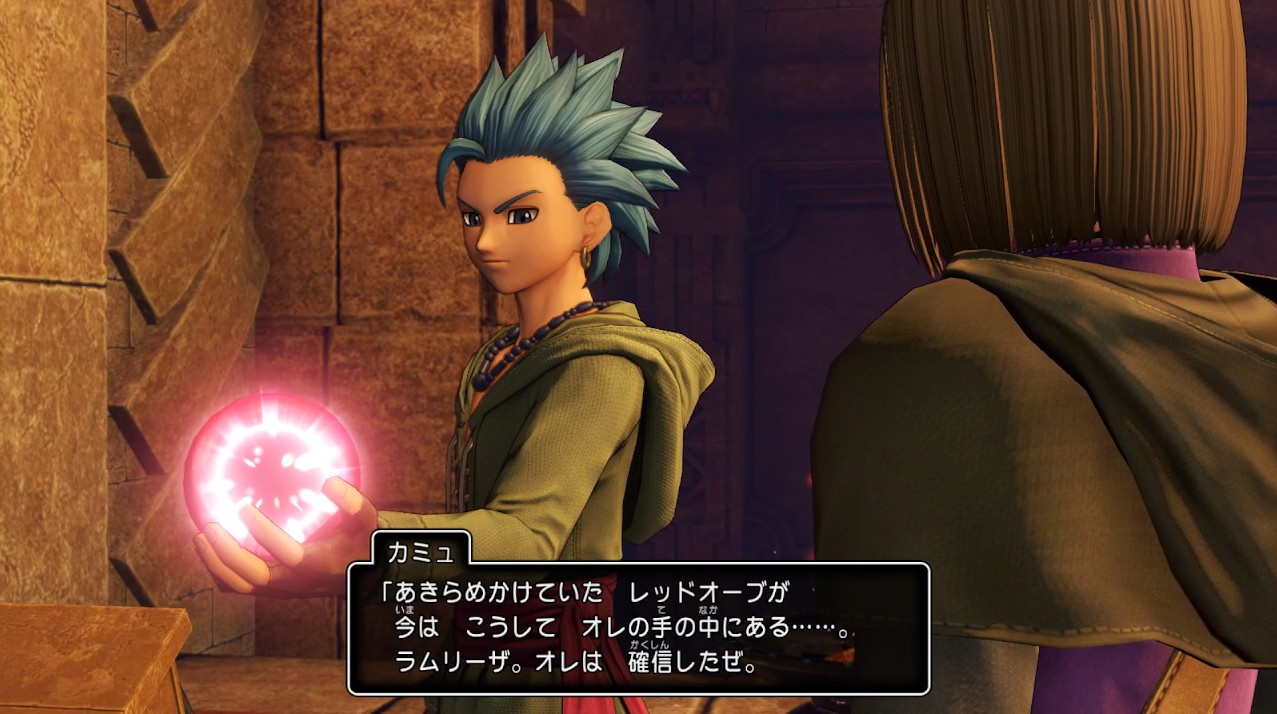This screenshot has width=1277, height=714.
Task: Click the dialogue text box to continue
Action: [x=638, y=628]
